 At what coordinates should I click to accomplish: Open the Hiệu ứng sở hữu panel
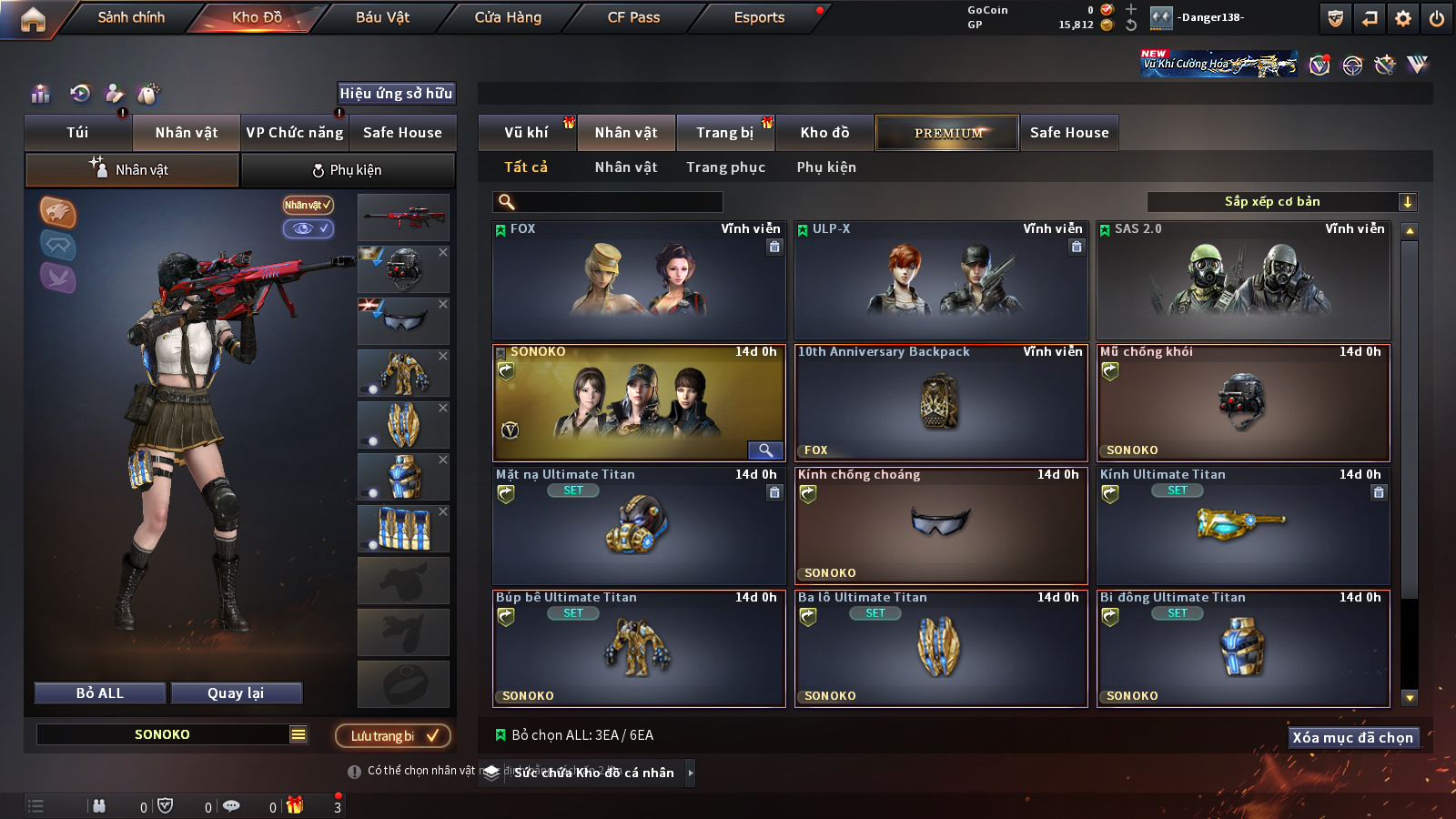(396, 93)
